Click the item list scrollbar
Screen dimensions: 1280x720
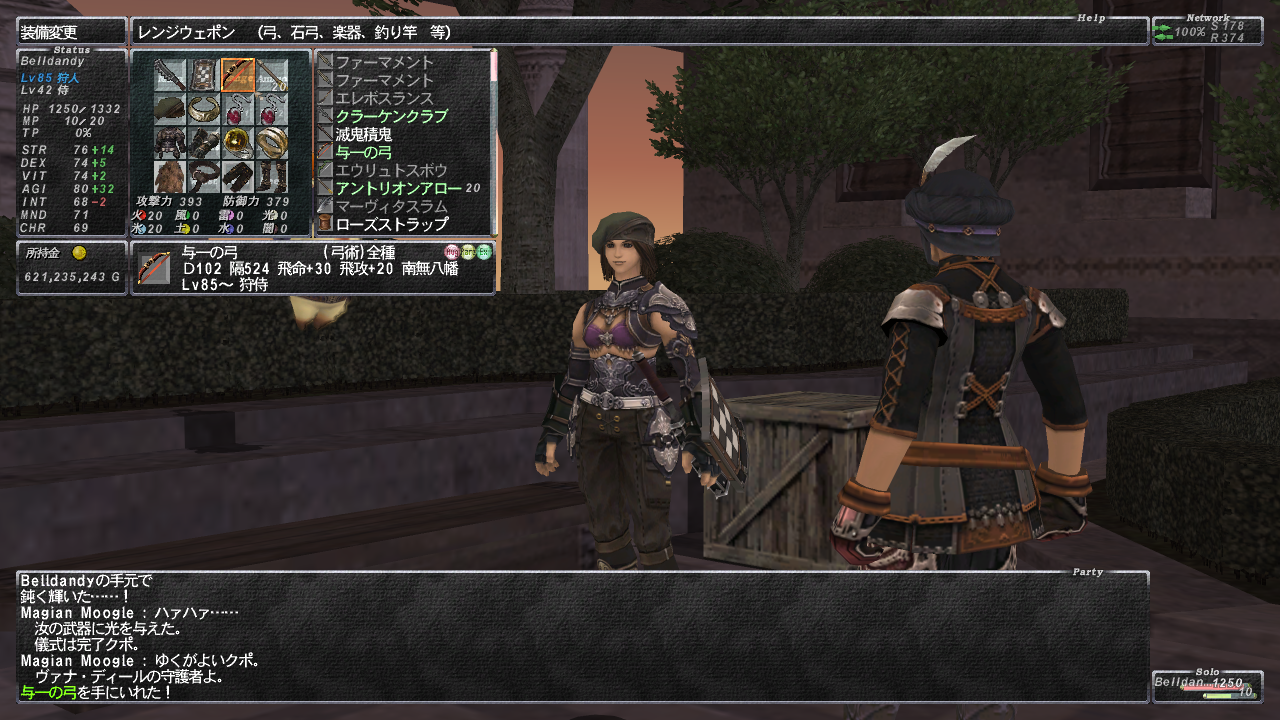[x=493, y=140]
